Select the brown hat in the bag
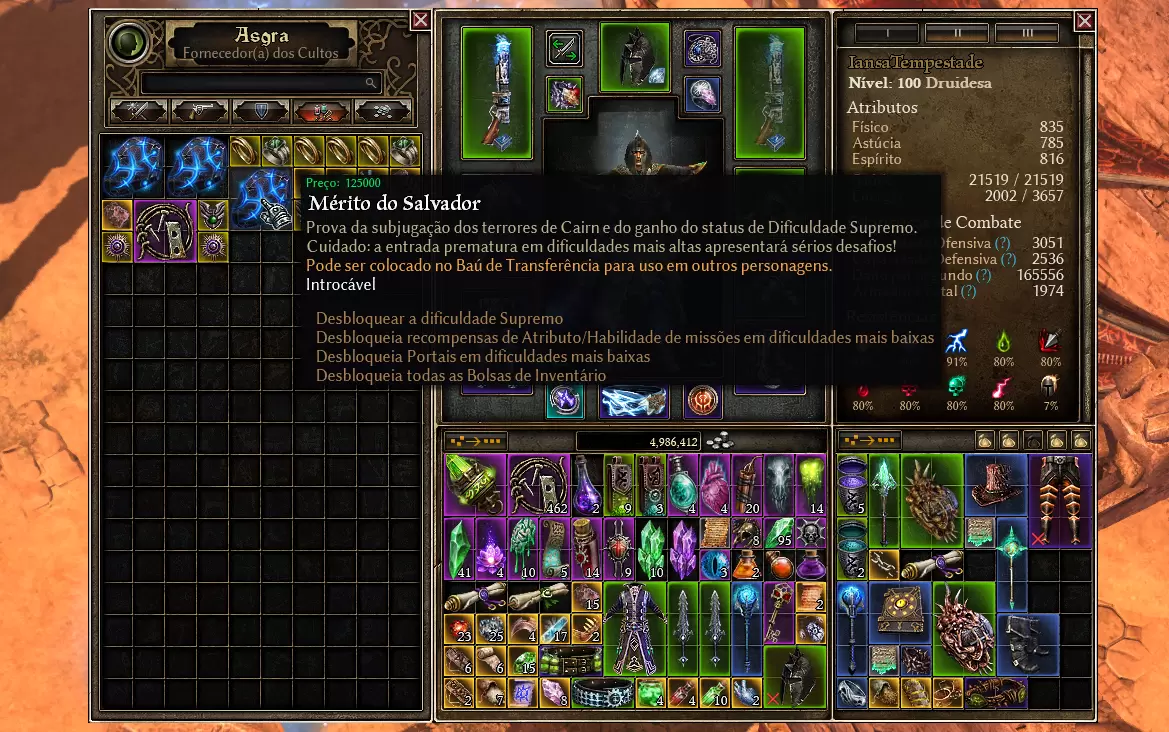The height and width of the screenshot is (732, 1169). tap(997, 485)
